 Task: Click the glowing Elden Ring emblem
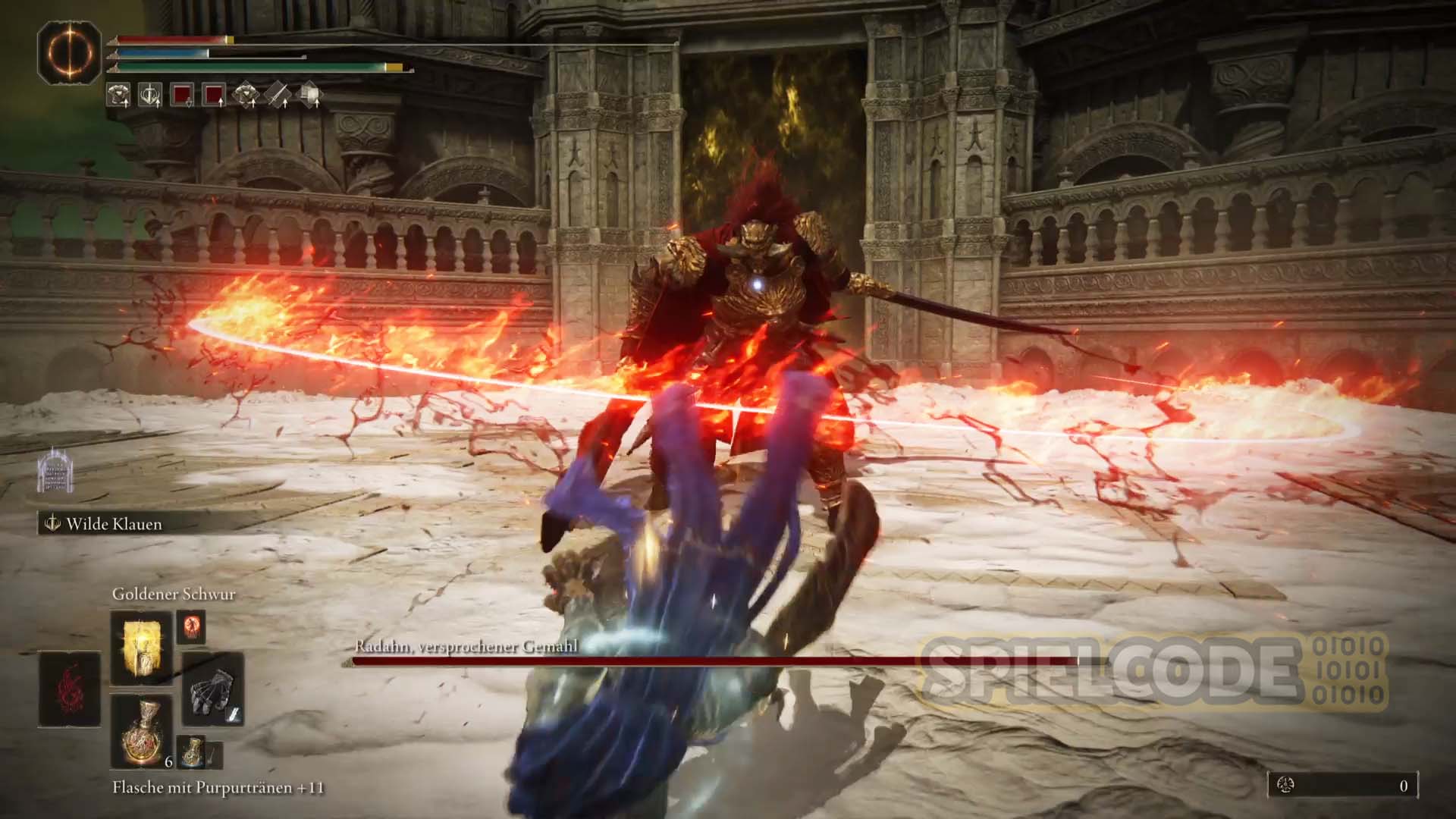pyautogui.click(x=70, y=52)
